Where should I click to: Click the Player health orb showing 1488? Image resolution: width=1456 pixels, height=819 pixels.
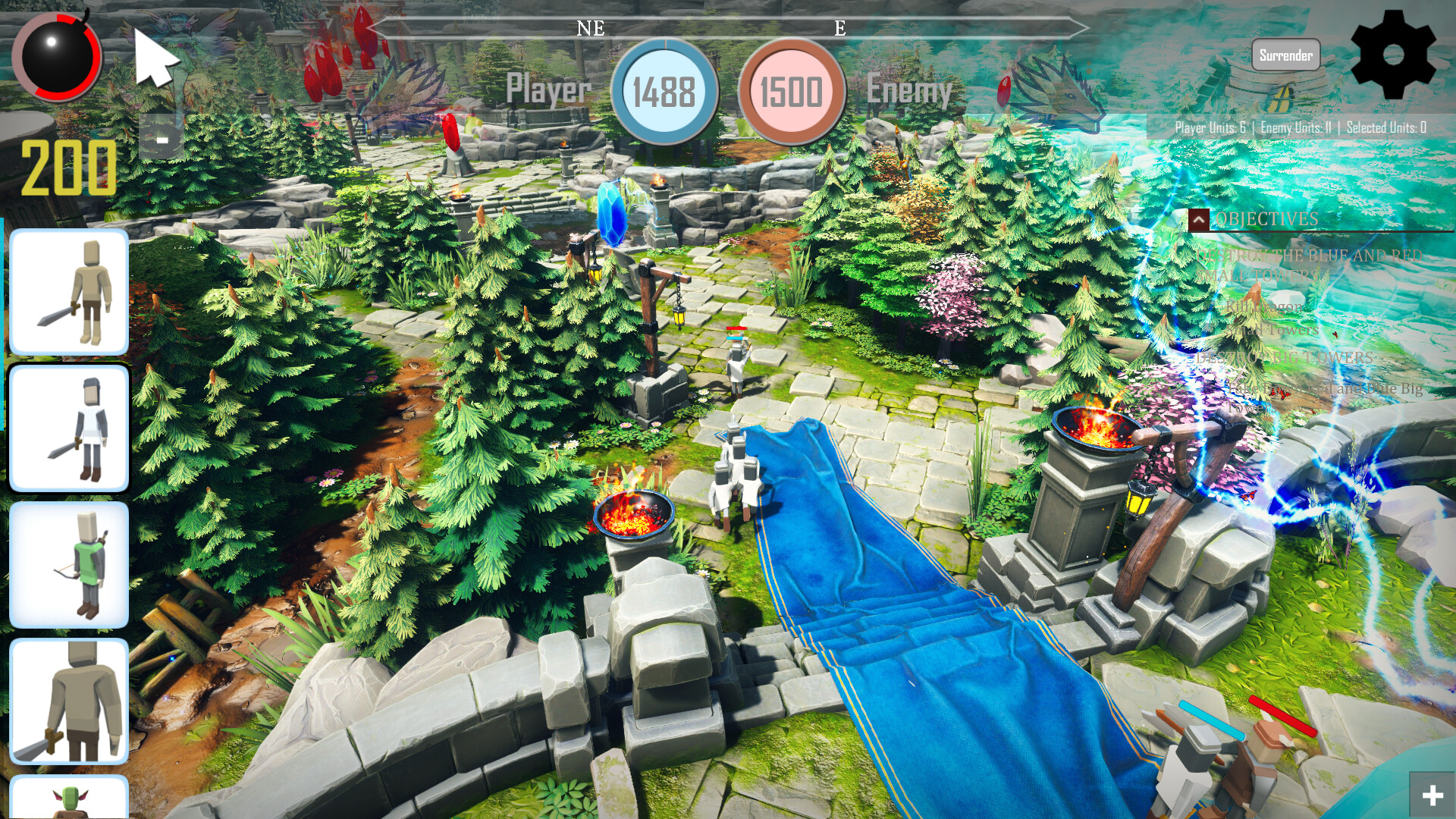[662, 91]
